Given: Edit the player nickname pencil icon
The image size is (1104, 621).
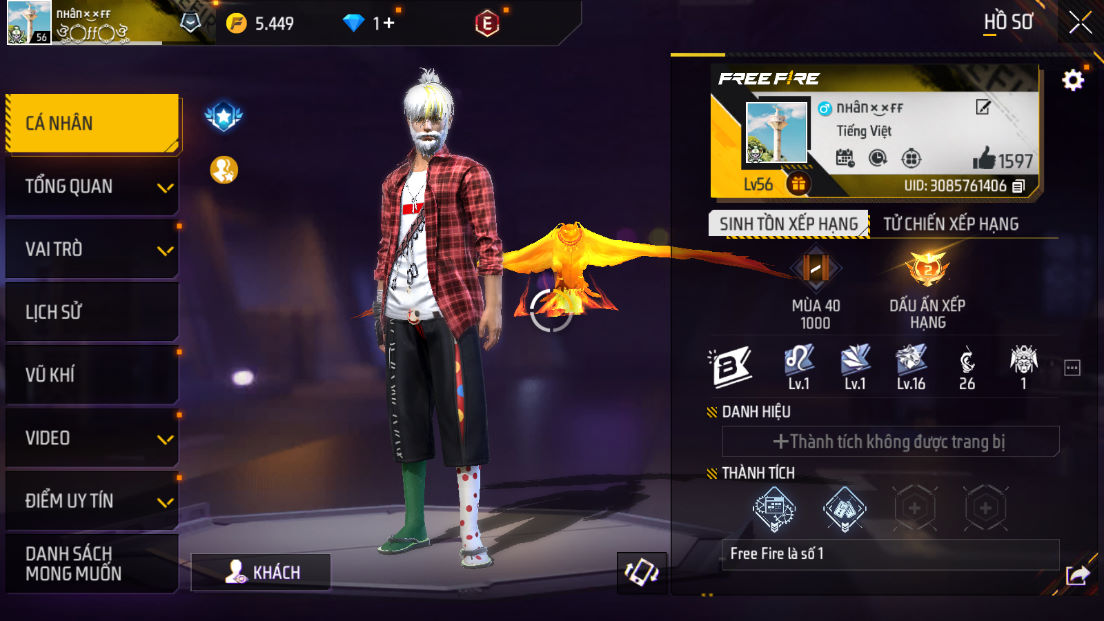Looking at the screenshot, I should point(983,108).
